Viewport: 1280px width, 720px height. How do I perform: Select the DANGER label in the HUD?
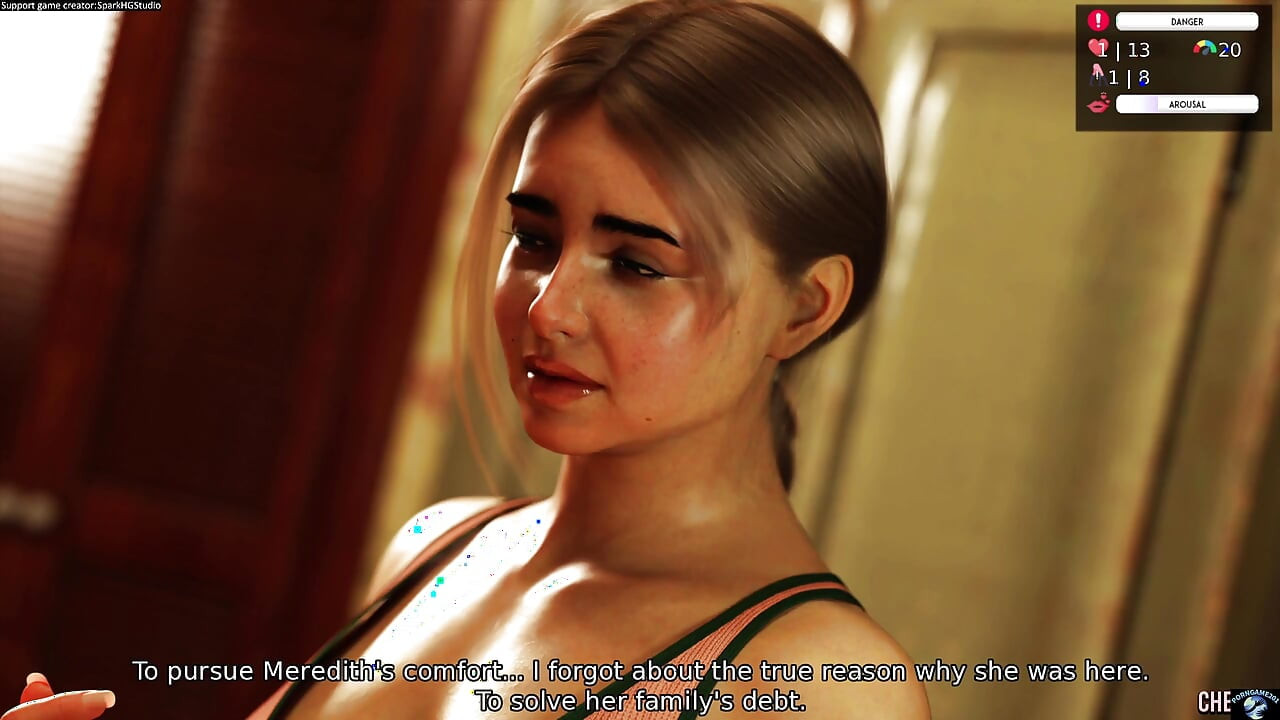[x=1187, y=21]
